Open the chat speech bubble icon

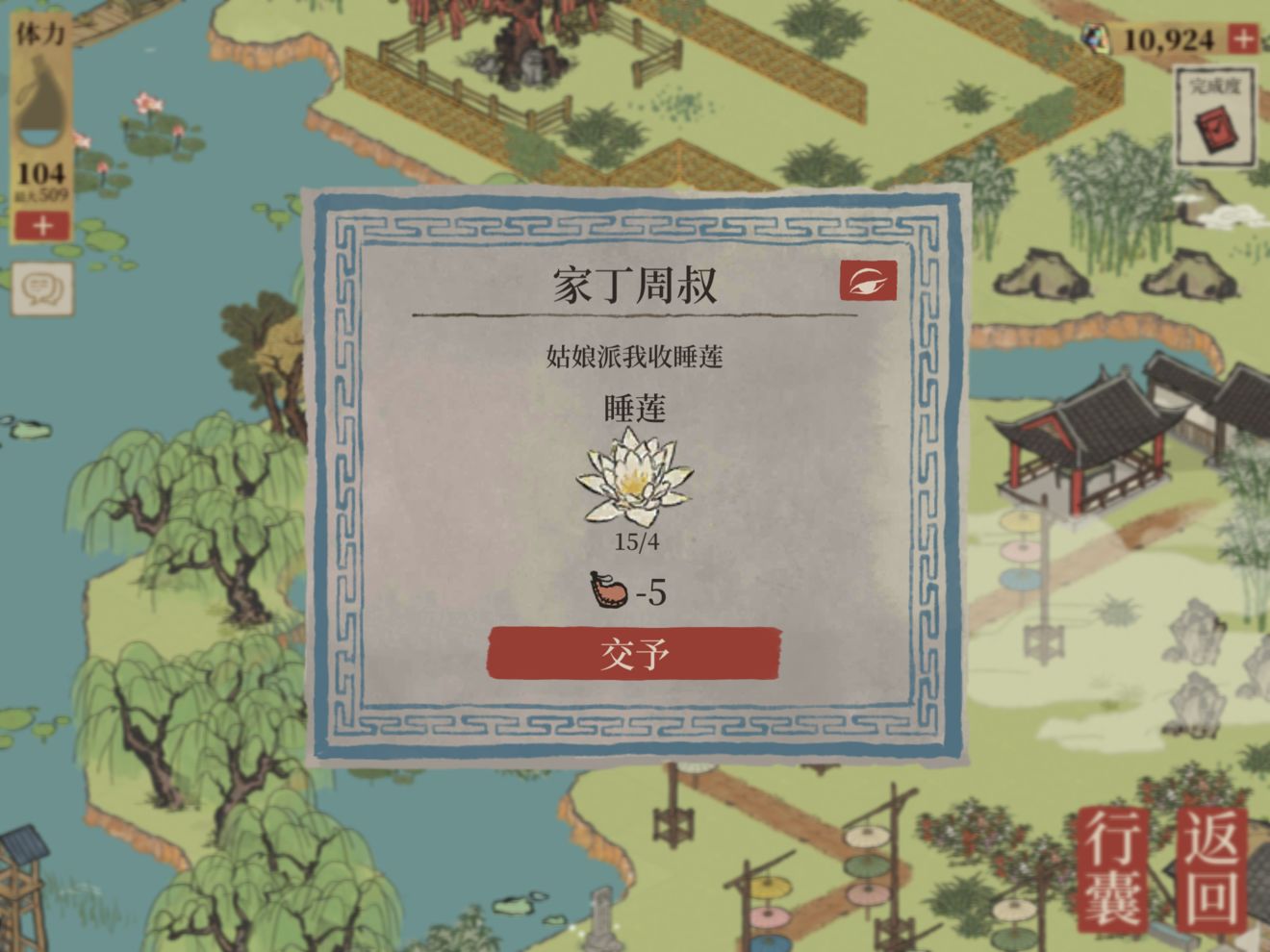pyautogui.click(x=42, y=288)
